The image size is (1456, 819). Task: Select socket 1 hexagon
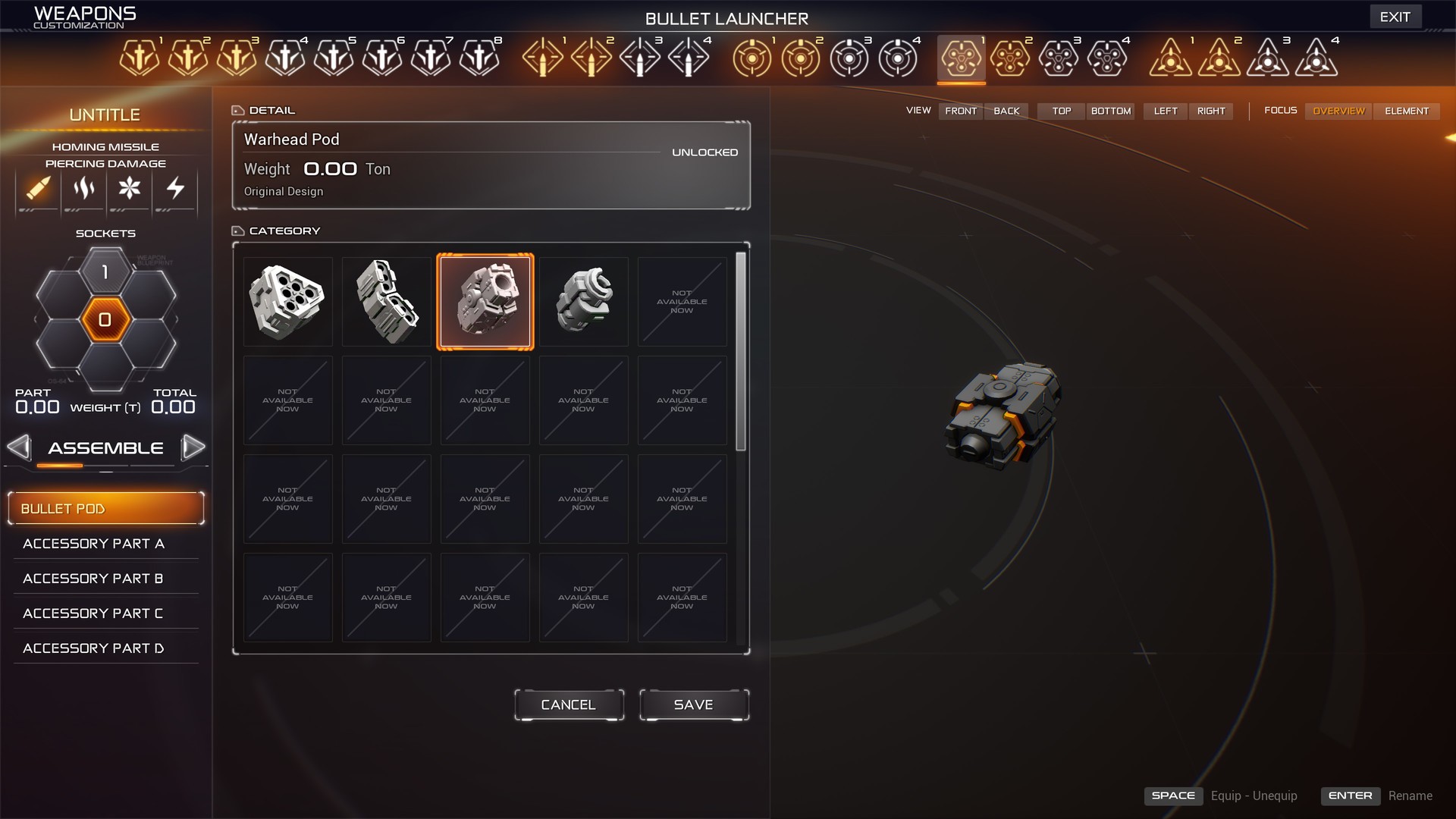[x=105, y=272]
